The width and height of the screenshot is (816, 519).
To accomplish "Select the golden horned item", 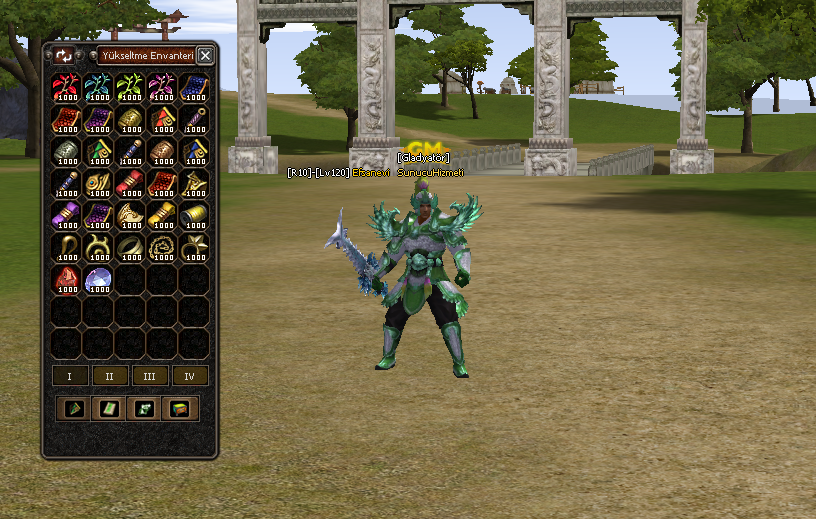I will 98,248.
